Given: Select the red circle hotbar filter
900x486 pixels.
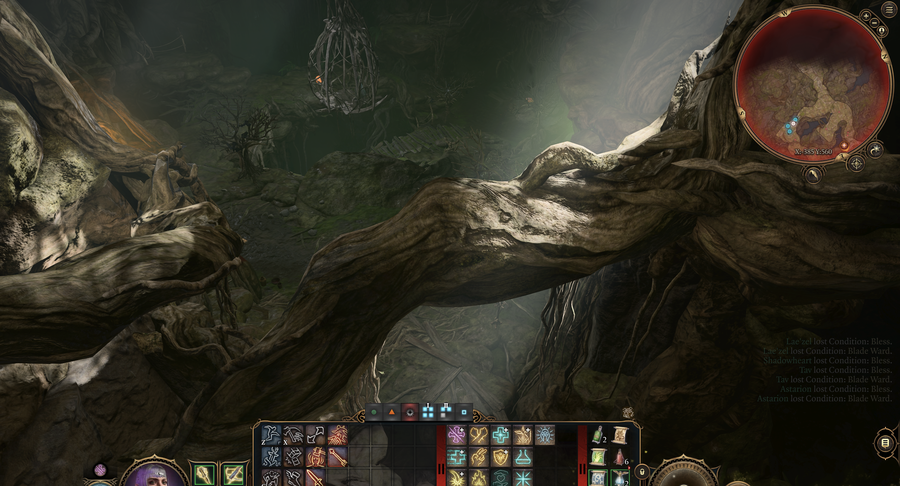Looking at the screenshot, I should 409,411.
